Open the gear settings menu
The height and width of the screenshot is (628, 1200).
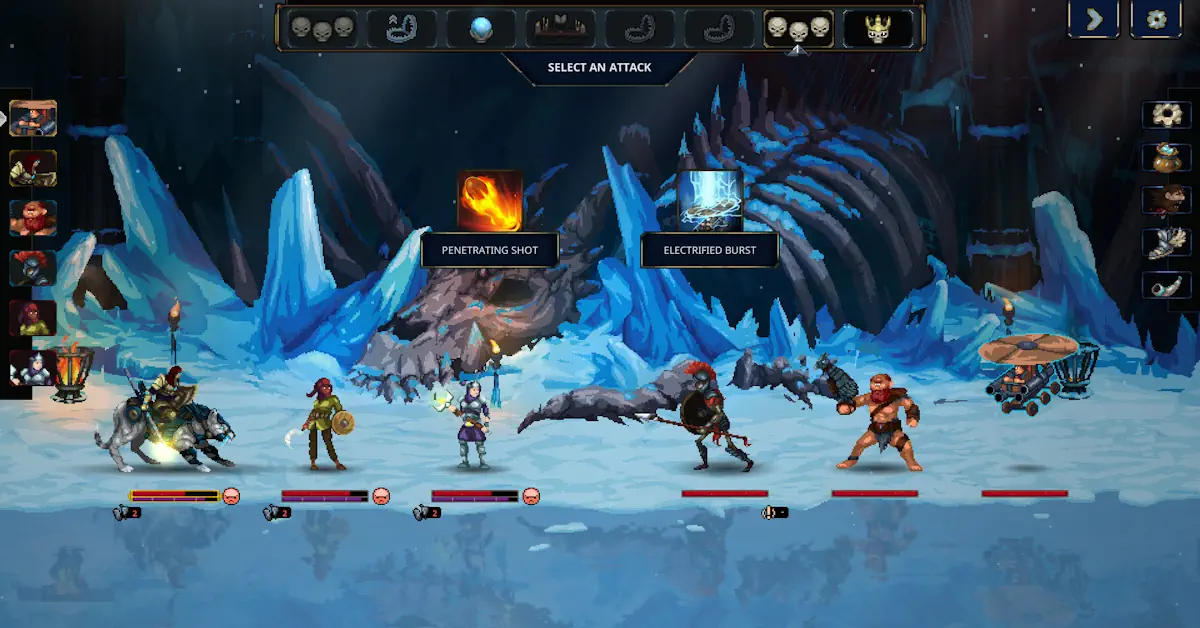click(x=1156, y=19)
